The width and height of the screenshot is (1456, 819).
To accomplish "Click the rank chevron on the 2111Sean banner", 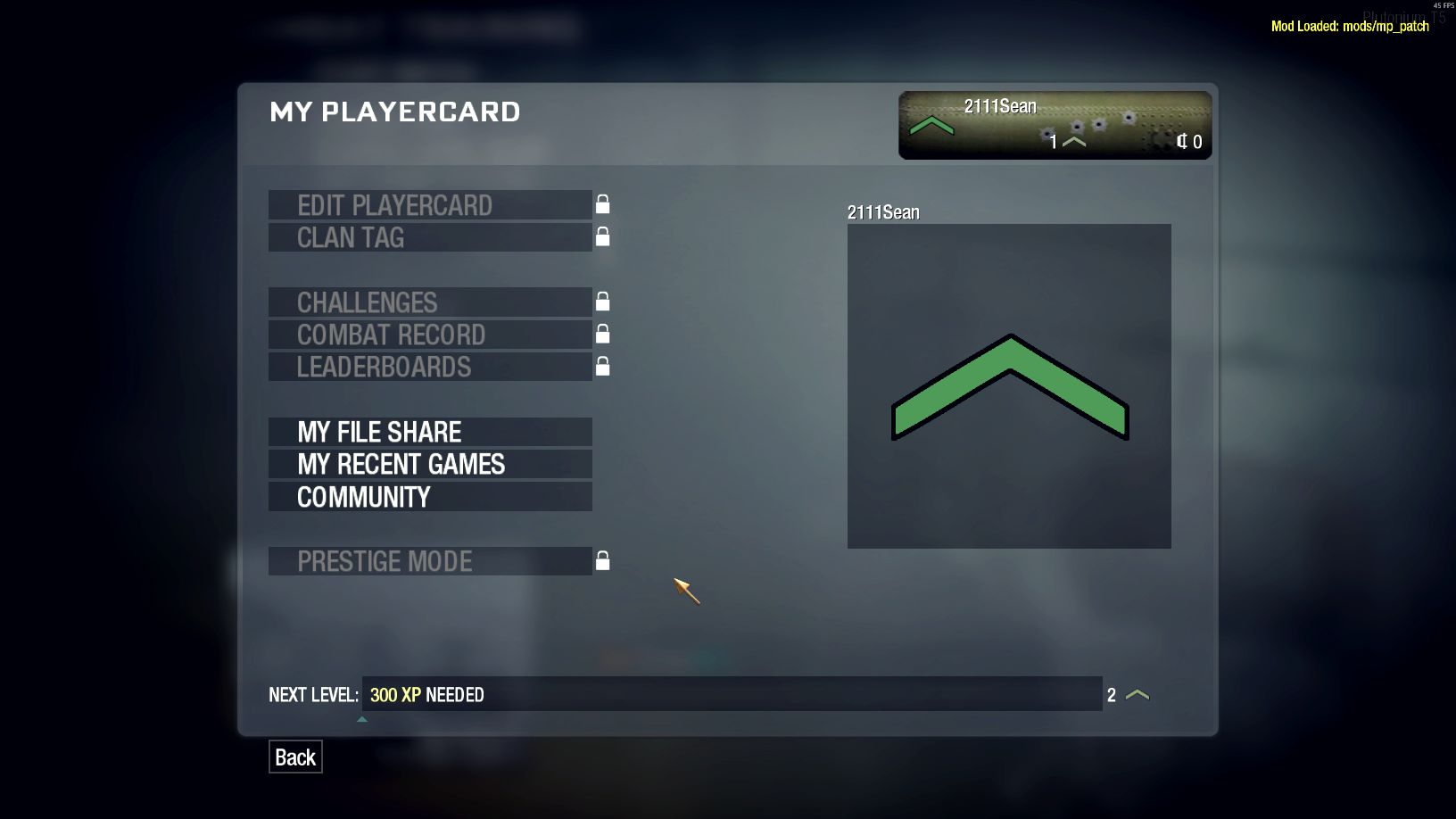I will (933, 127).
